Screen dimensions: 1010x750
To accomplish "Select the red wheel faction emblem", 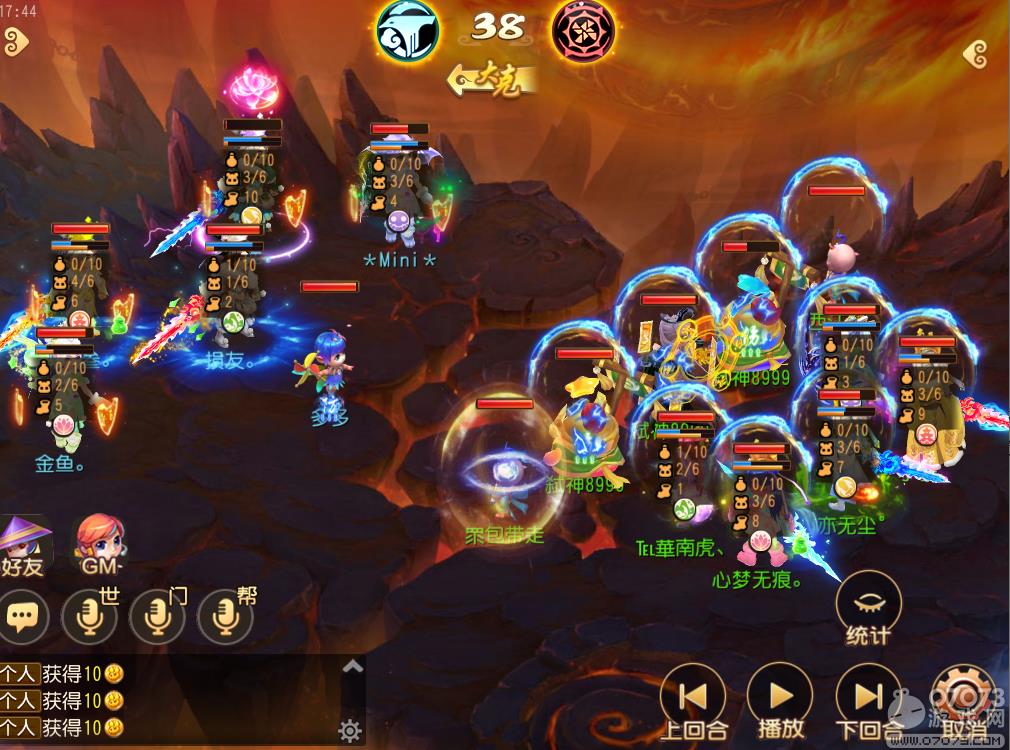I will 584,30.
